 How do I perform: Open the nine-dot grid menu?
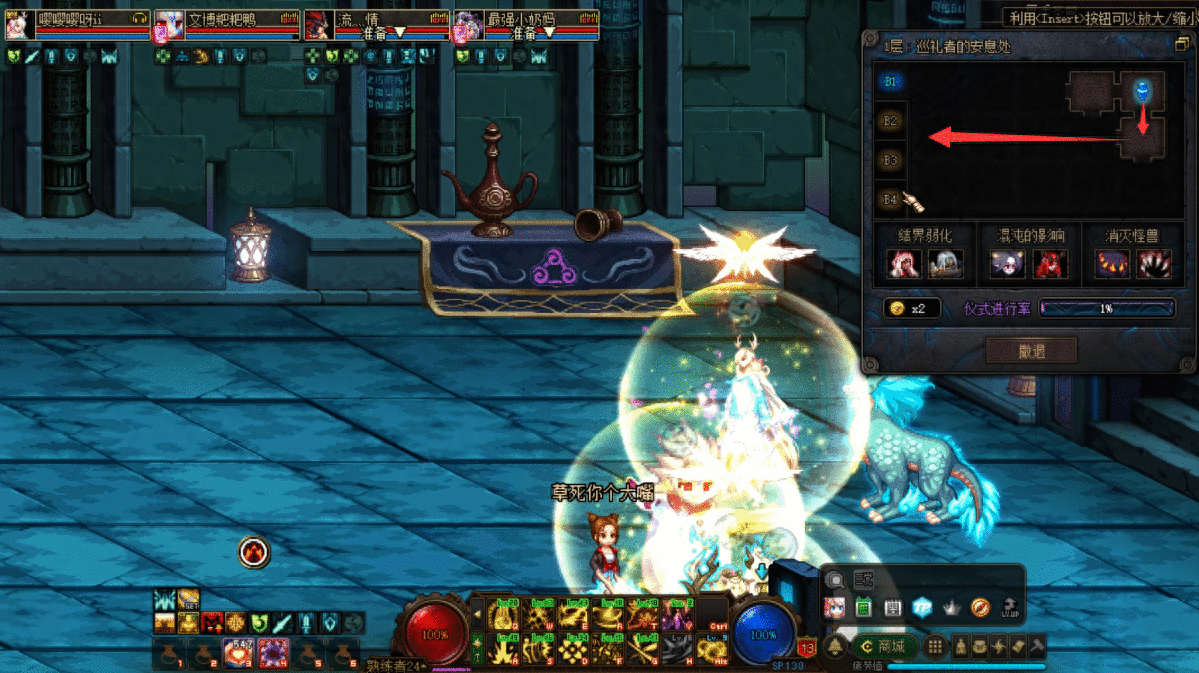coord(935,646)
